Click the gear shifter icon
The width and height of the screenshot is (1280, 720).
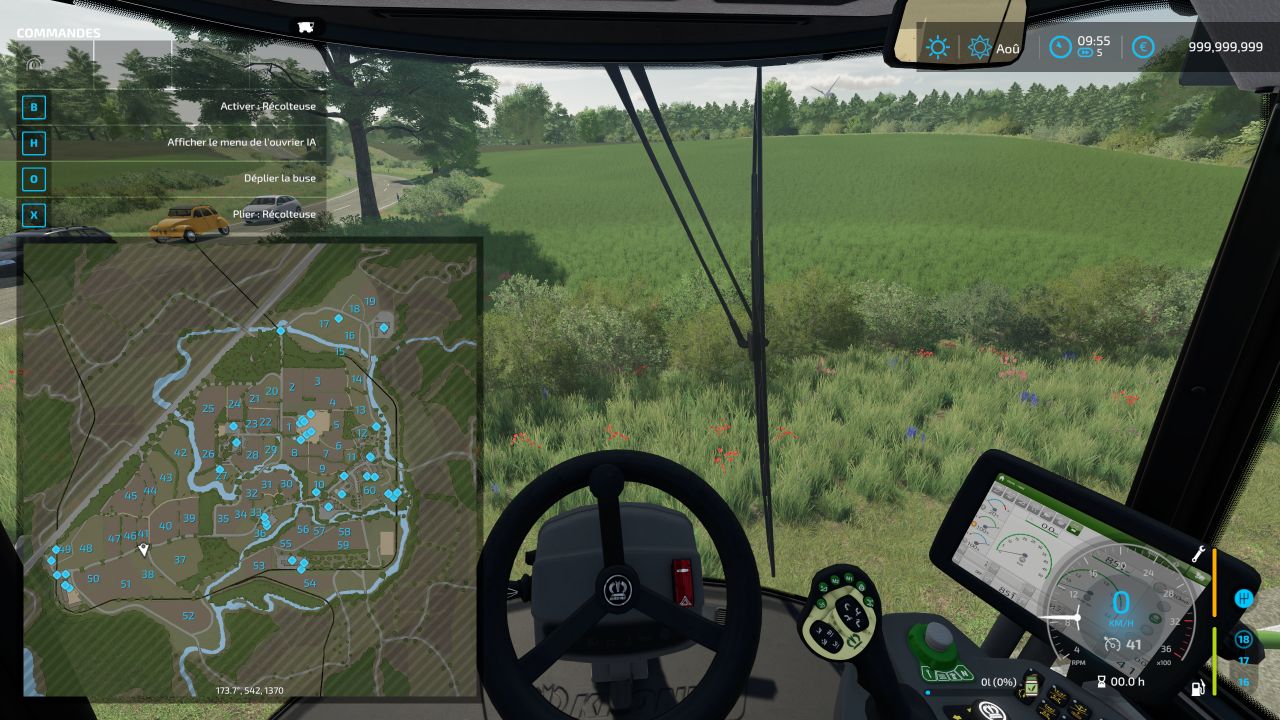point(1244,598)
